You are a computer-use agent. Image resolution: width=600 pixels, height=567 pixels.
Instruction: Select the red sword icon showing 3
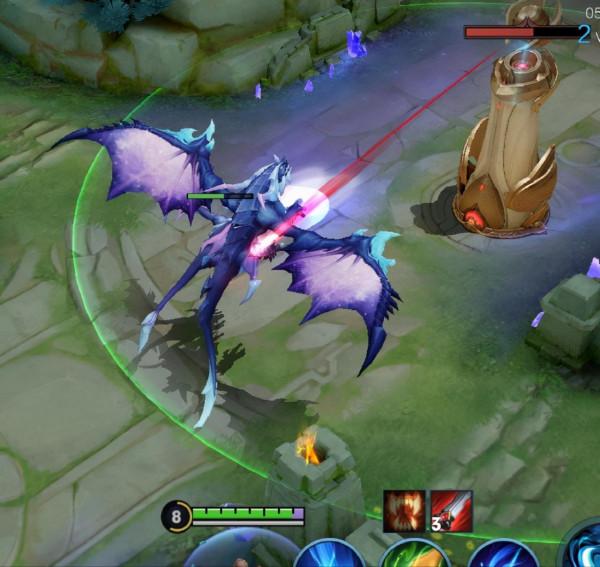(451, 511)
